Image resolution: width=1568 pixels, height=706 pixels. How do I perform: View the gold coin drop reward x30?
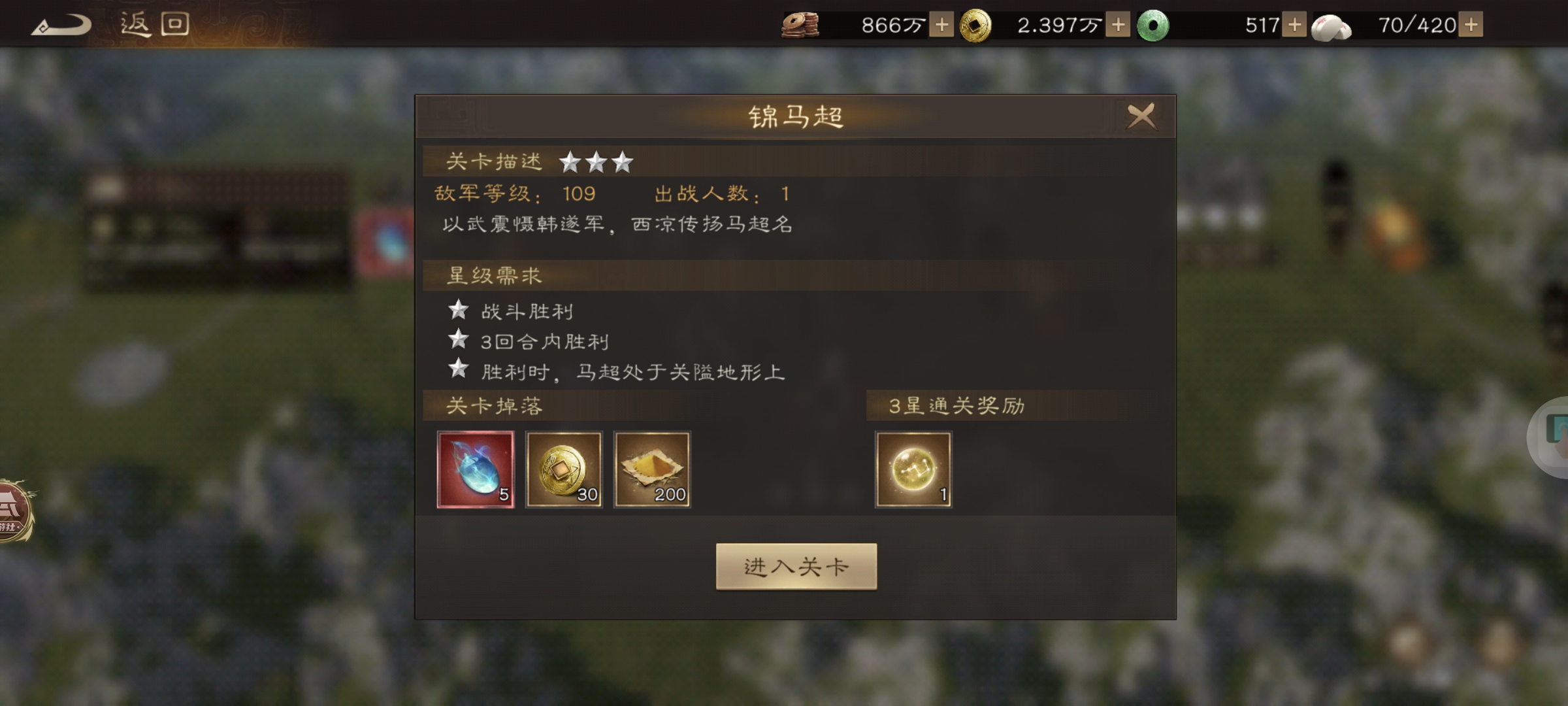(x=564, y=469)
